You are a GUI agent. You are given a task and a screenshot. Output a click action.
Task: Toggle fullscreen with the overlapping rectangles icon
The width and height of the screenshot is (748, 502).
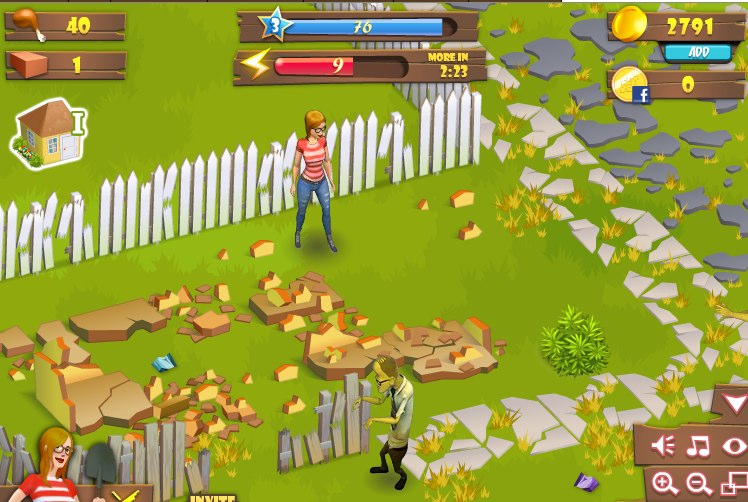(x=734, y=485)
